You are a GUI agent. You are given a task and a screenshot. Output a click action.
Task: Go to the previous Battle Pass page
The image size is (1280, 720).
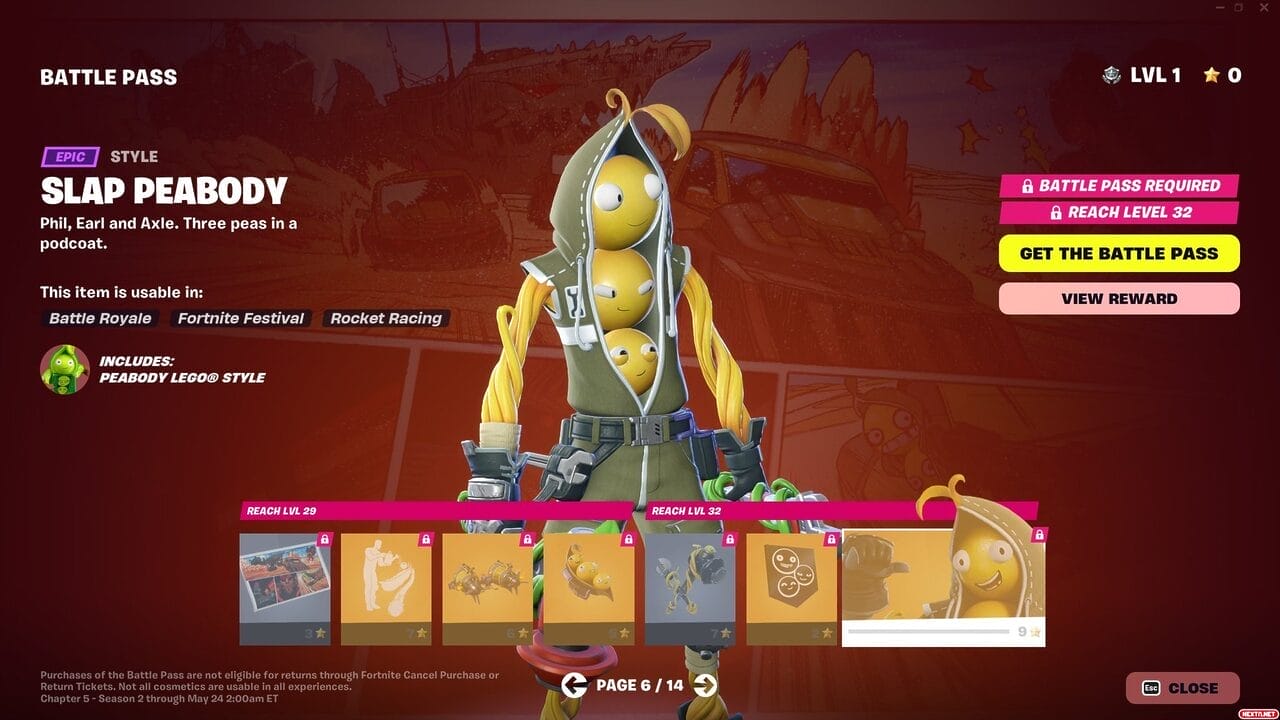[573, 685]
